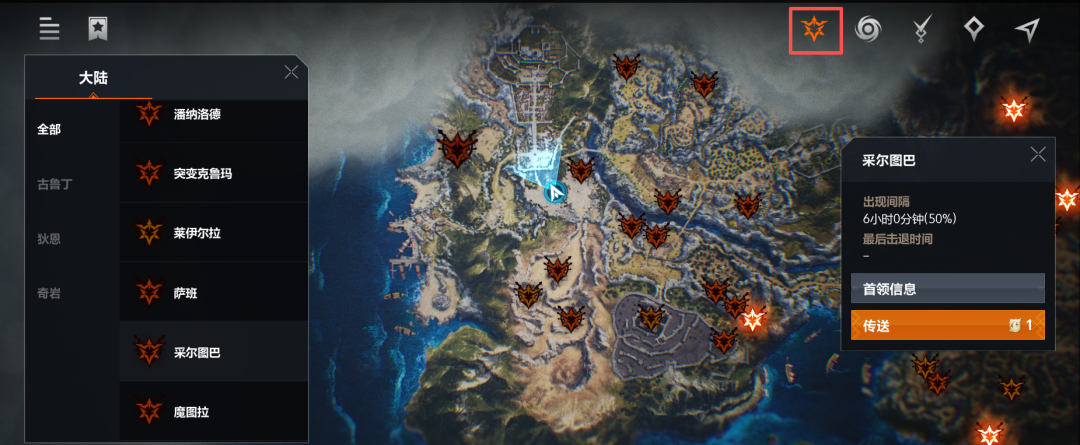
Task: Select boss 突变克鲁玛 in the list
Action: [212, 173]
